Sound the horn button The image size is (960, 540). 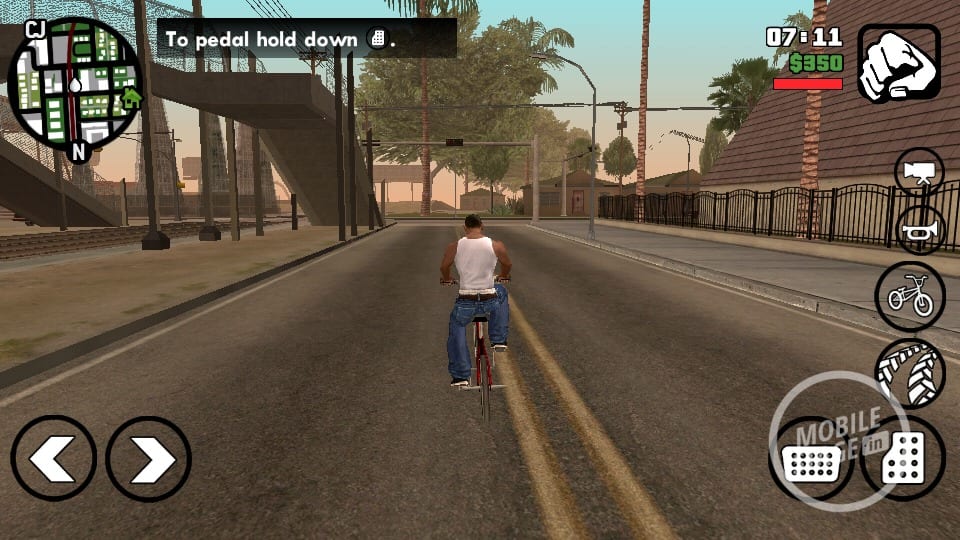pos(919,230)
